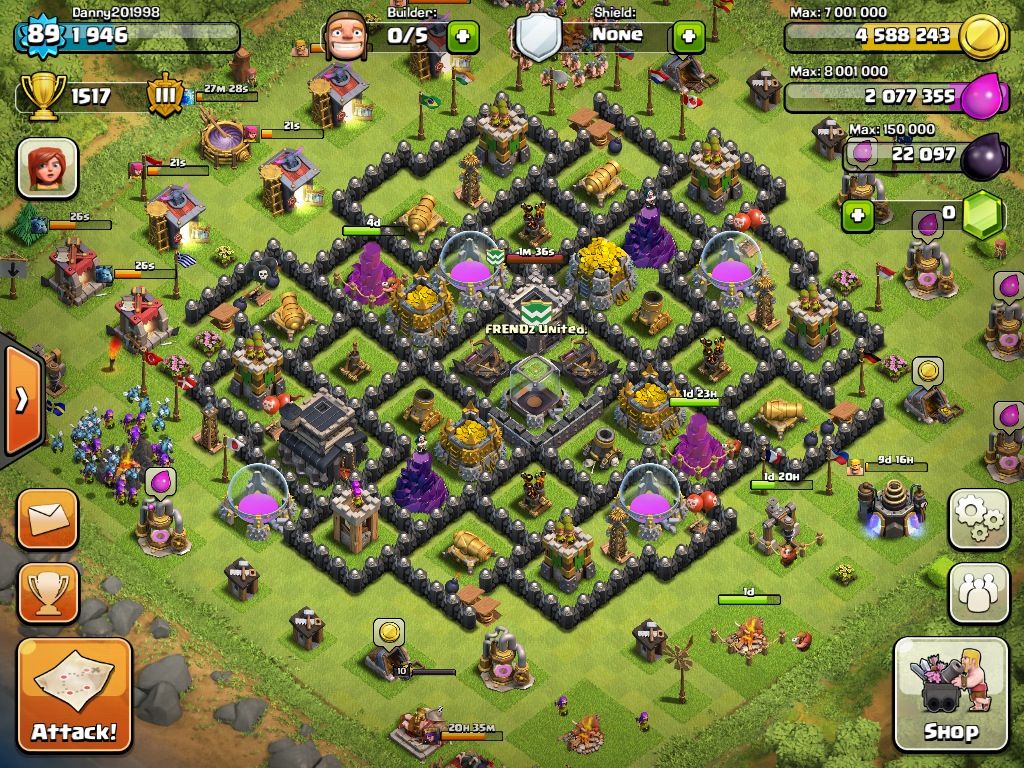Show the trophy rankings button

pyautogui.click(x=47, y=592)
